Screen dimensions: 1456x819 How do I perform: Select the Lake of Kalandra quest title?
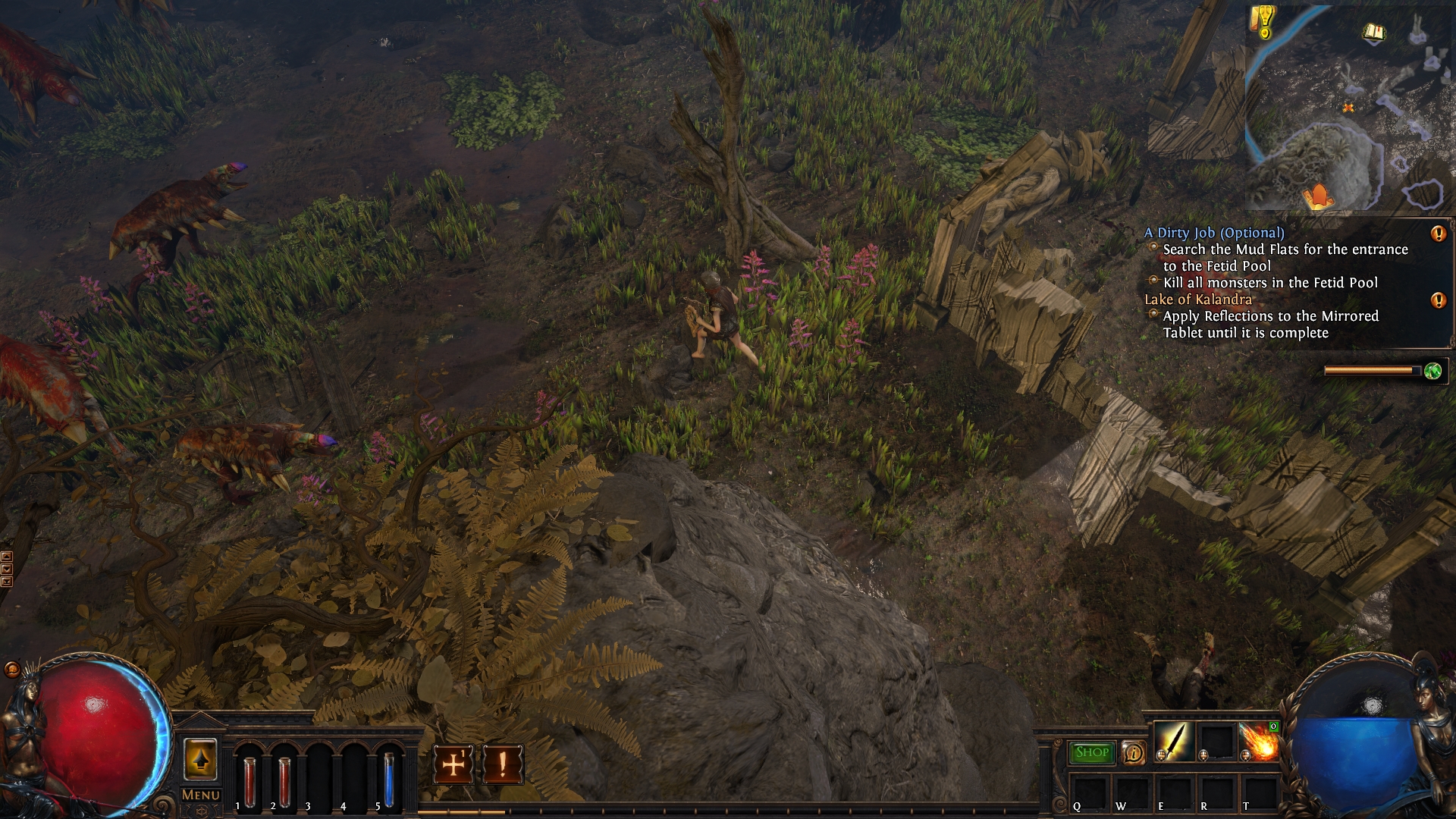1198,300
